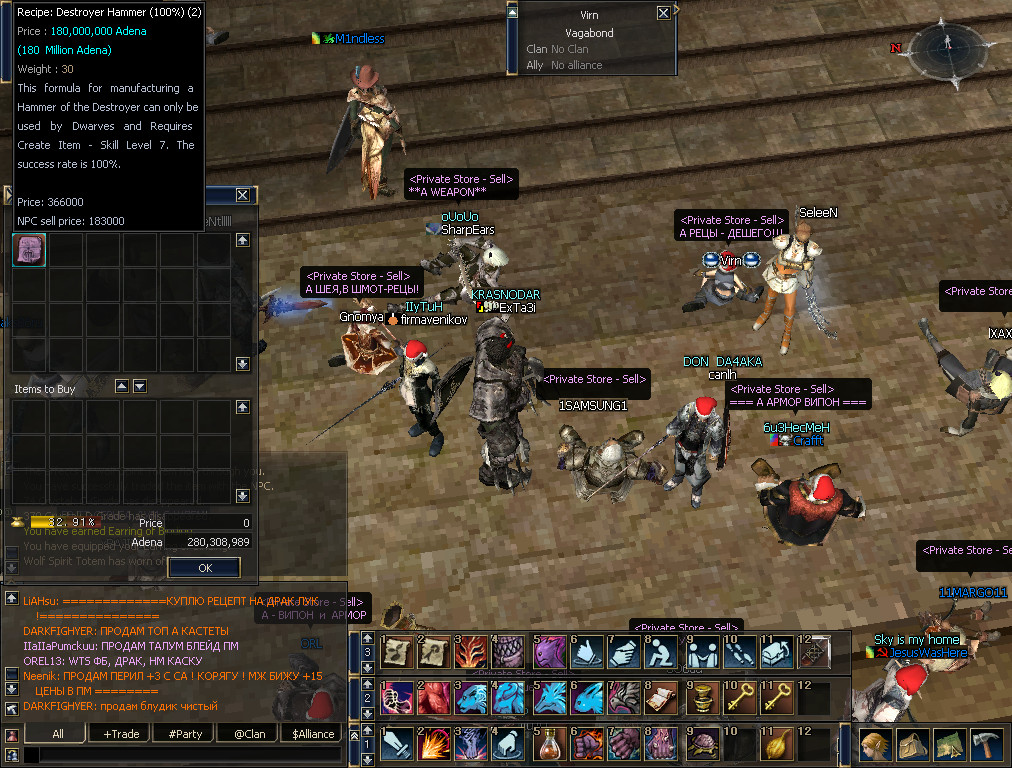Switch to the +Trade chat tab
Screen dimensions: 1012x768
(120, 733)
